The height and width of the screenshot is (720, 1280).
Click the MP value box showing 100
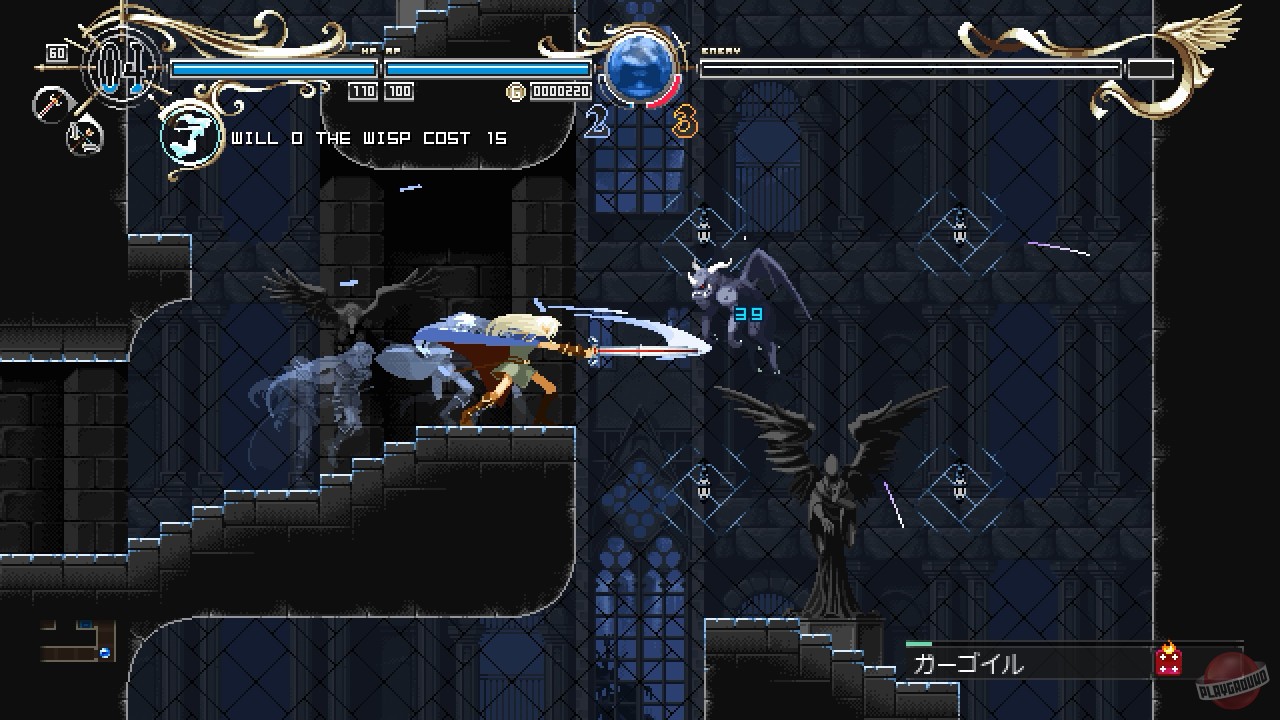[399, 90]
